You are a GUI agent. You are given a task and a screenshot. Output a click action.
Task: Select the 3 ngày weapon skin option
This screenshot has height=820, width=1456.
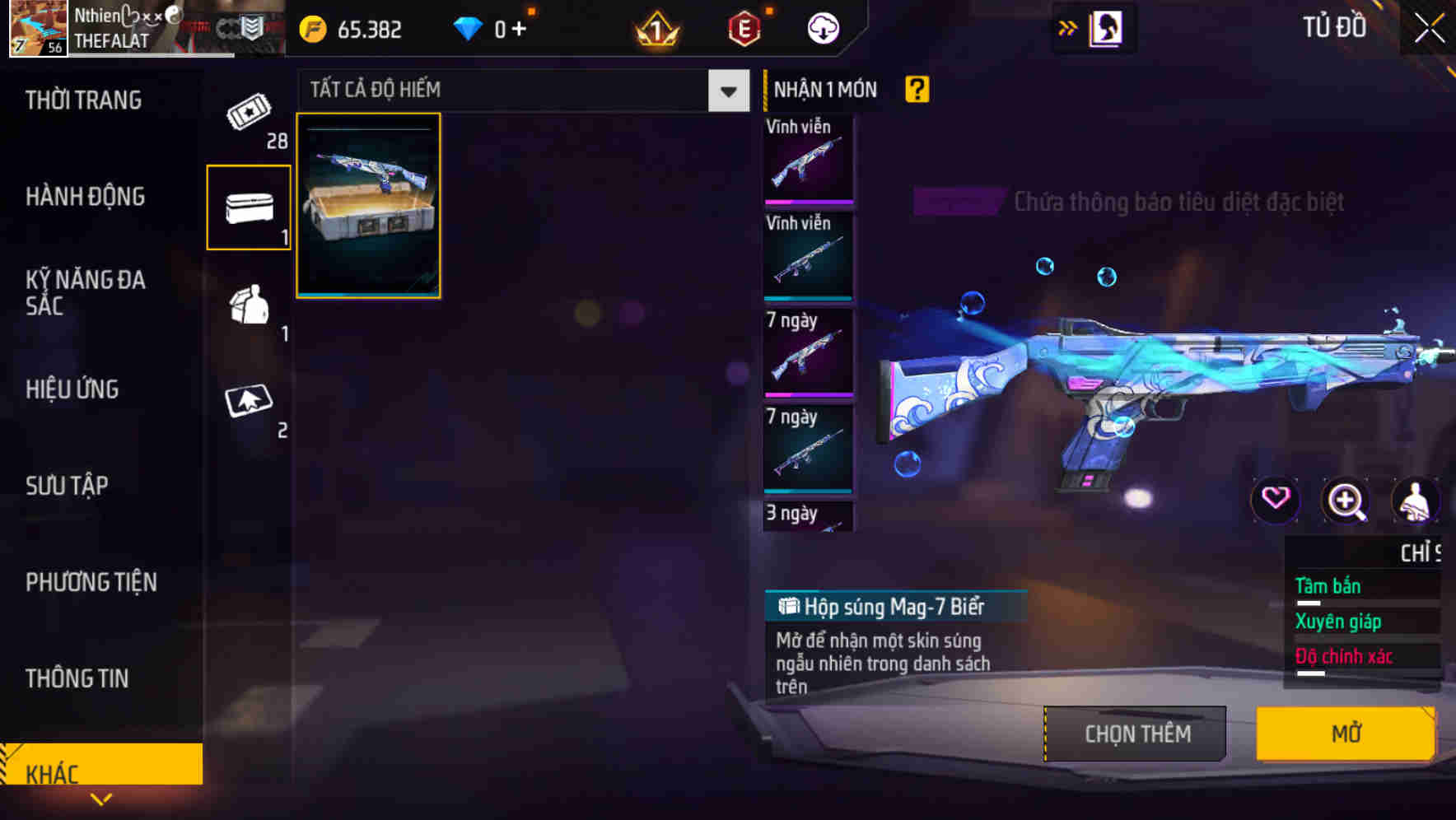coord(808,517)
